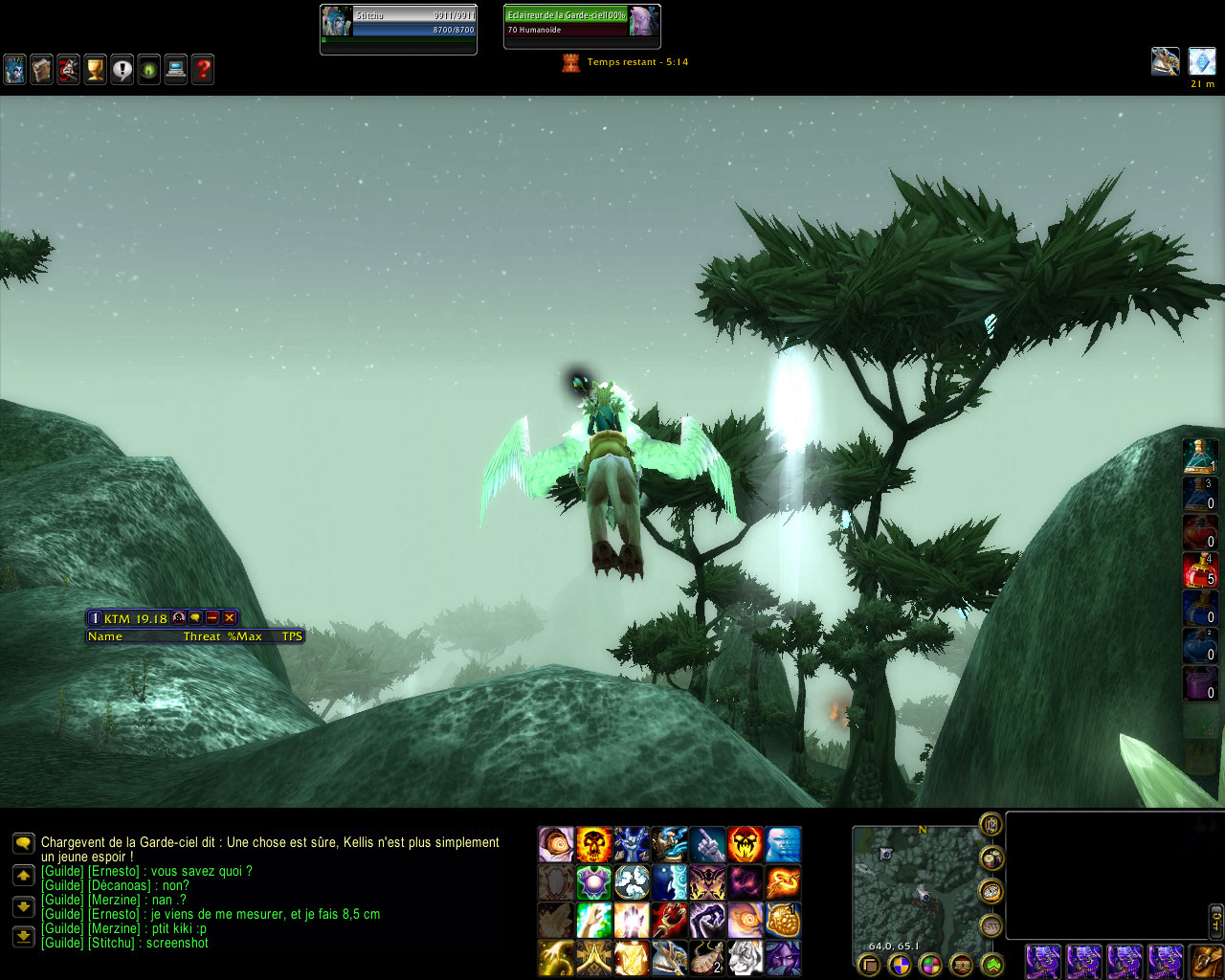Open the spellbook micro-menu icon
The width and height of the screenshot is (1225, 980).
42,70
